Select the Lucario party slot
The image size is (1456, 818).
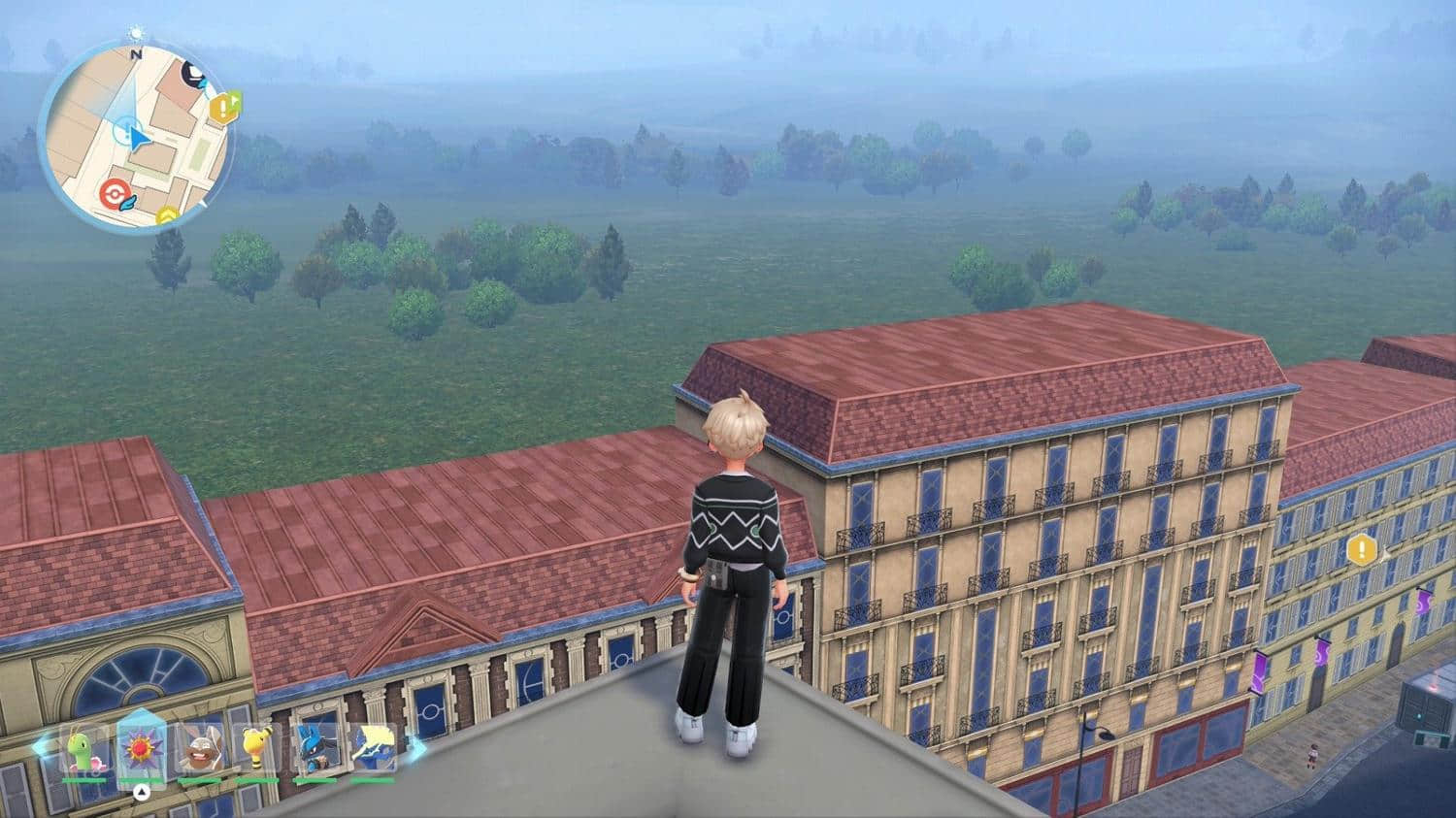[314, 750]
